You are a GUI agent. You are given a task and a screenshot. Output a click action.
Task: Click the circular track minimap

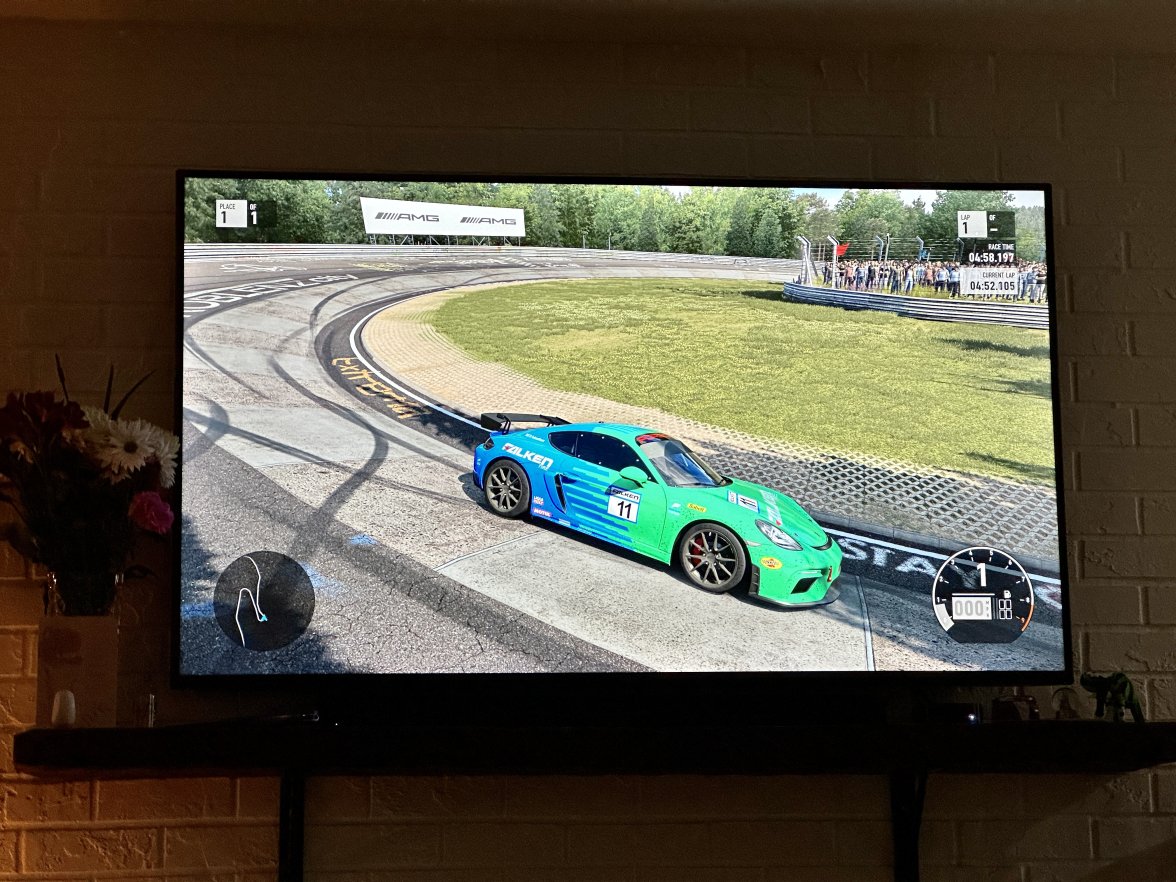[264, 600]
